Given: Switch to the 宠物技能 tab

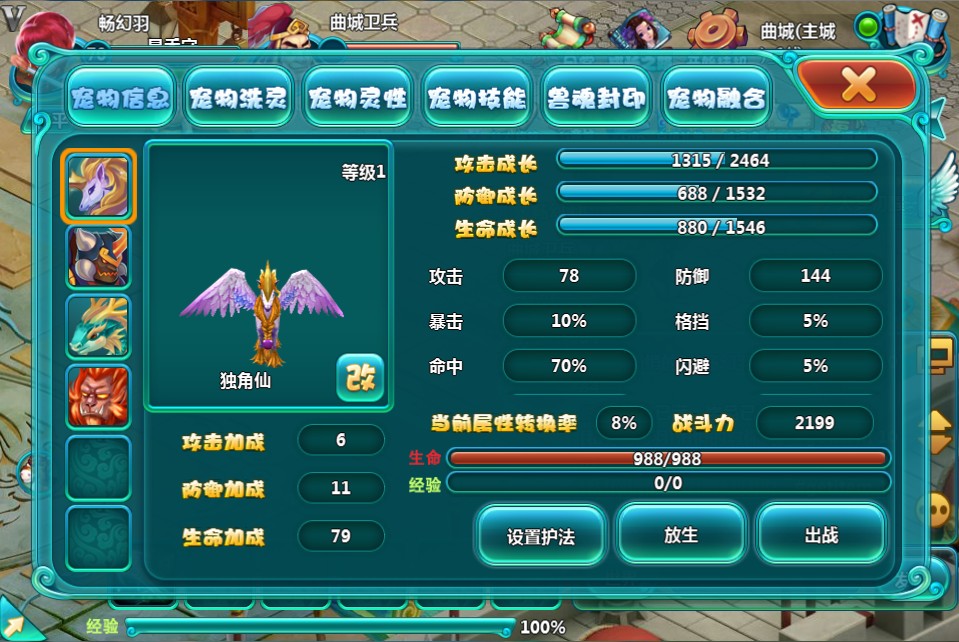Looking at the screenshot, I should pyautogui.click(x=477, y=98).
